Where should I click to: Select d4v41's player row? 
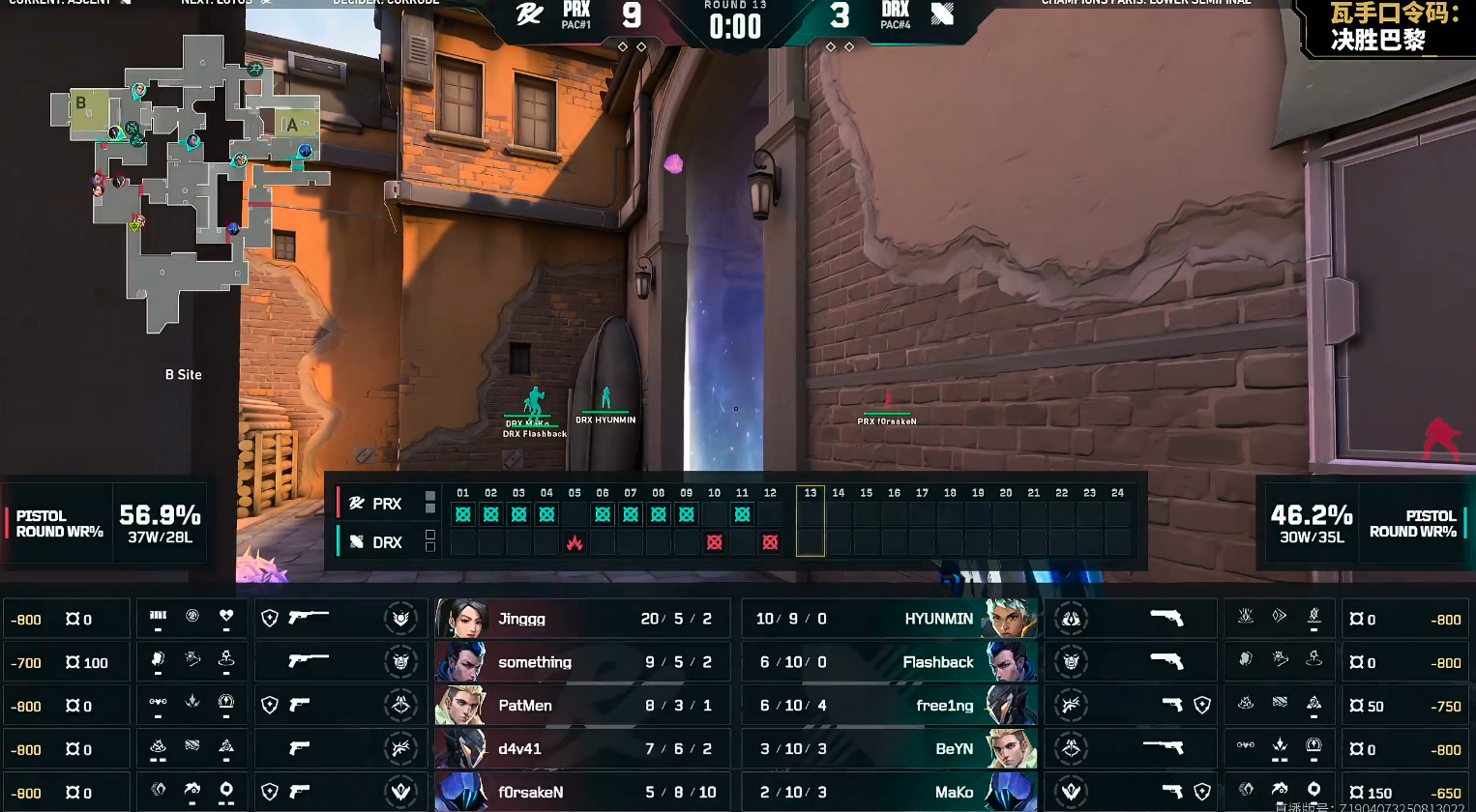[x=580, y=749]
